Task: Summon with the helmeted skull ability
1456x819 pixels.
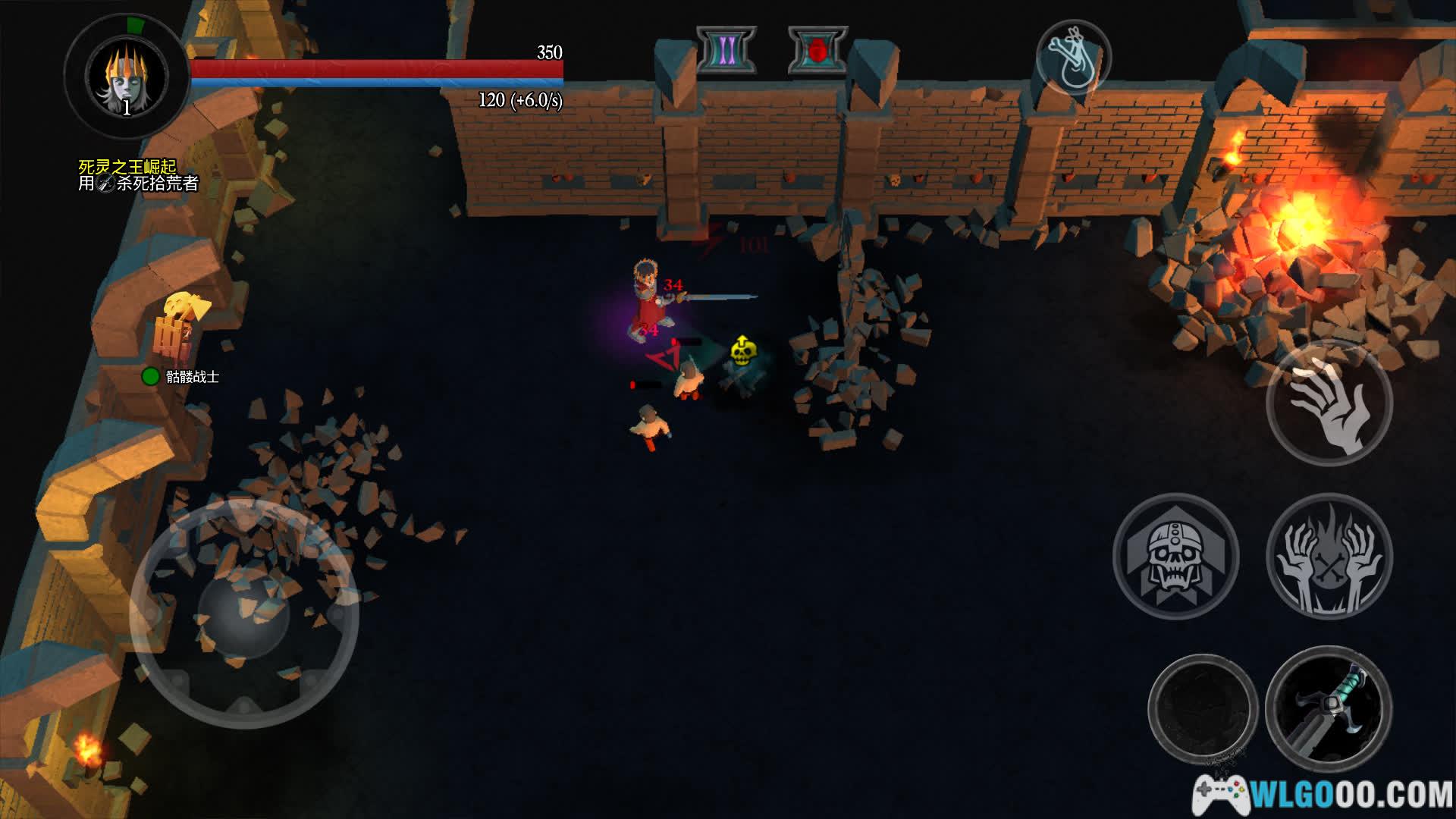Action: (1175, 556)
